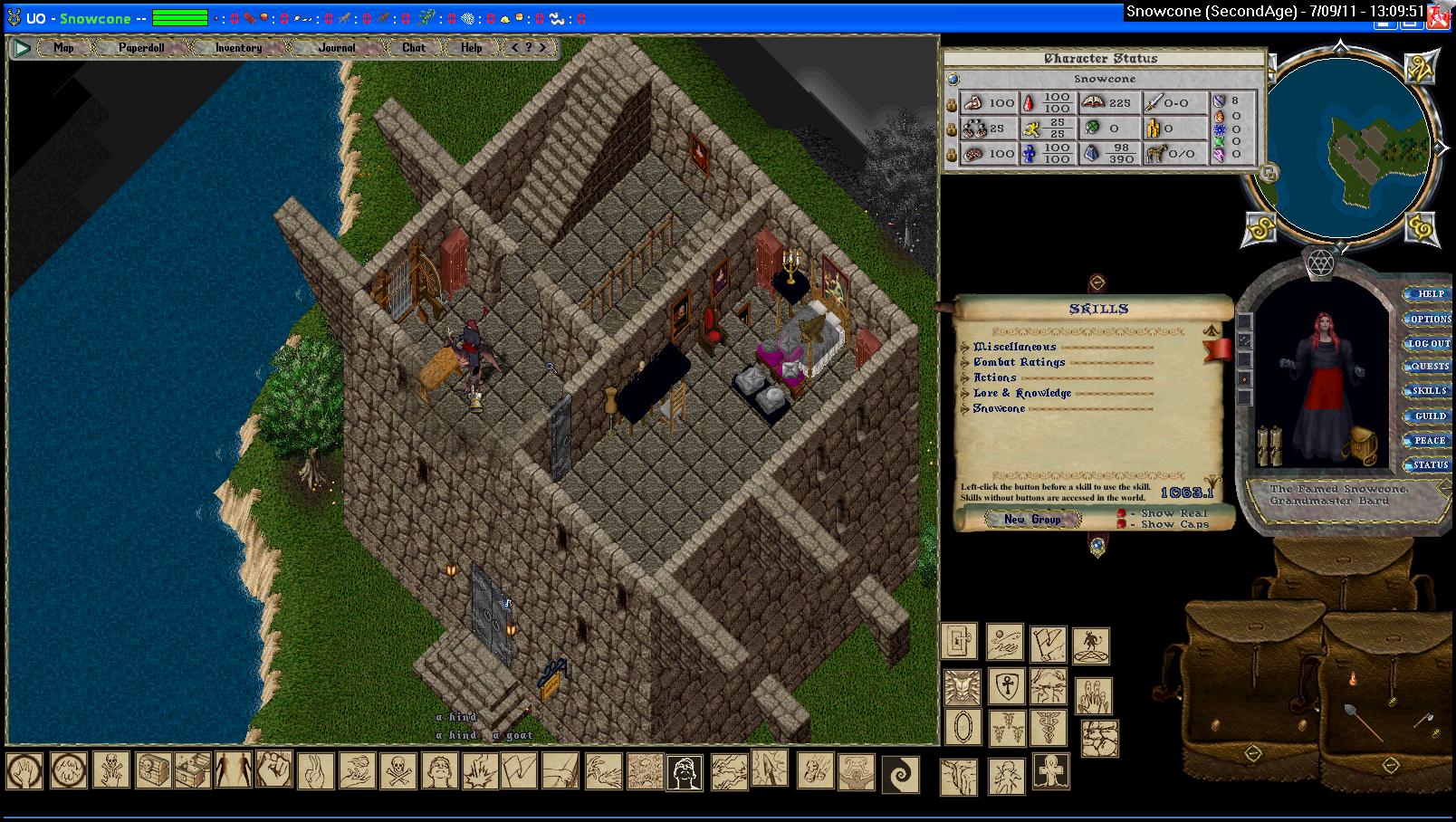Open the Paperdoll from the top menu
Image resolution: width=1456 pixels, height=822 pixels.
[x=141, y=48]
